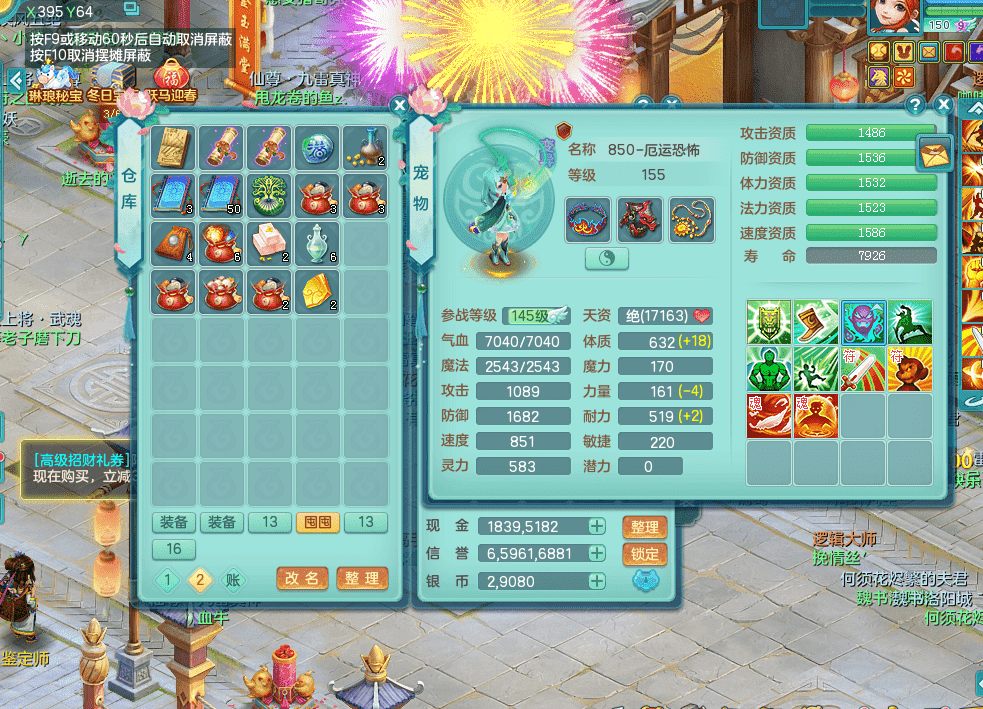Add cash with 现金 plus button

point(597,526)
